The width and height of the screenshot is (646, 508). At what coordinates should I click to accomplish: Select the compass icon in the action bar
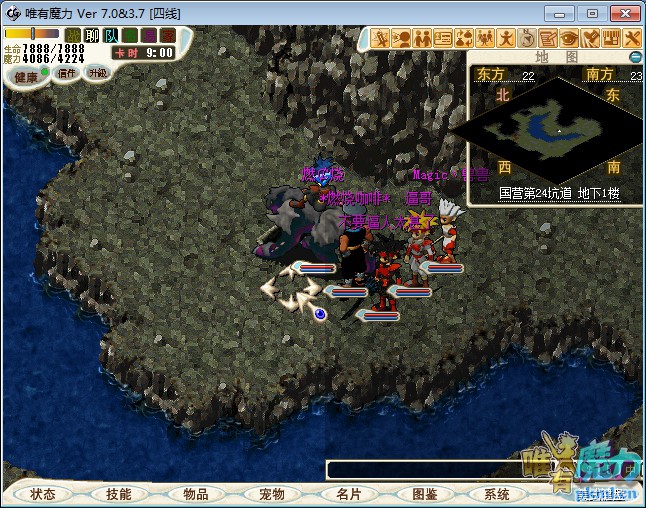pyautogui.click(x=527, y=38)
